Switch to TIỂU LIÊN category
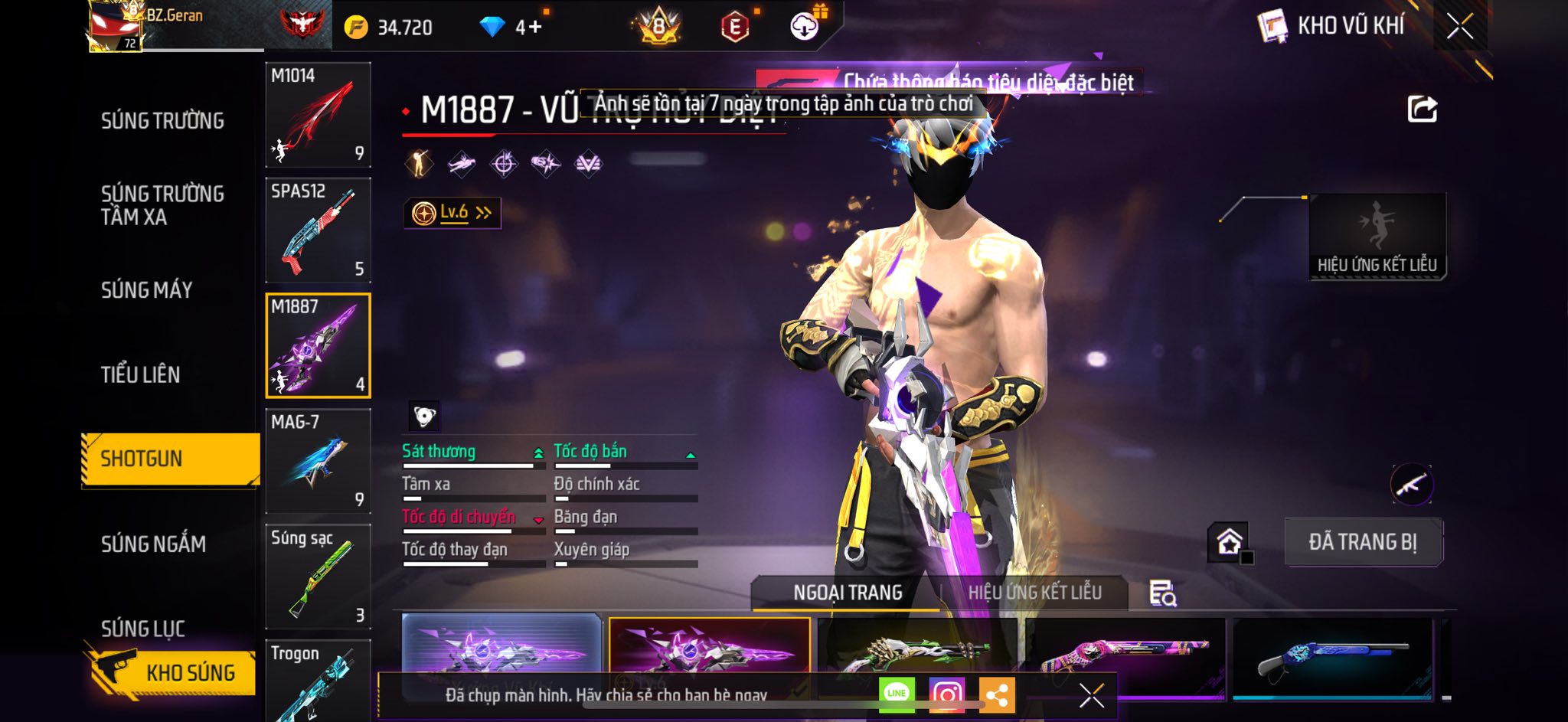 tap(140, 374)
